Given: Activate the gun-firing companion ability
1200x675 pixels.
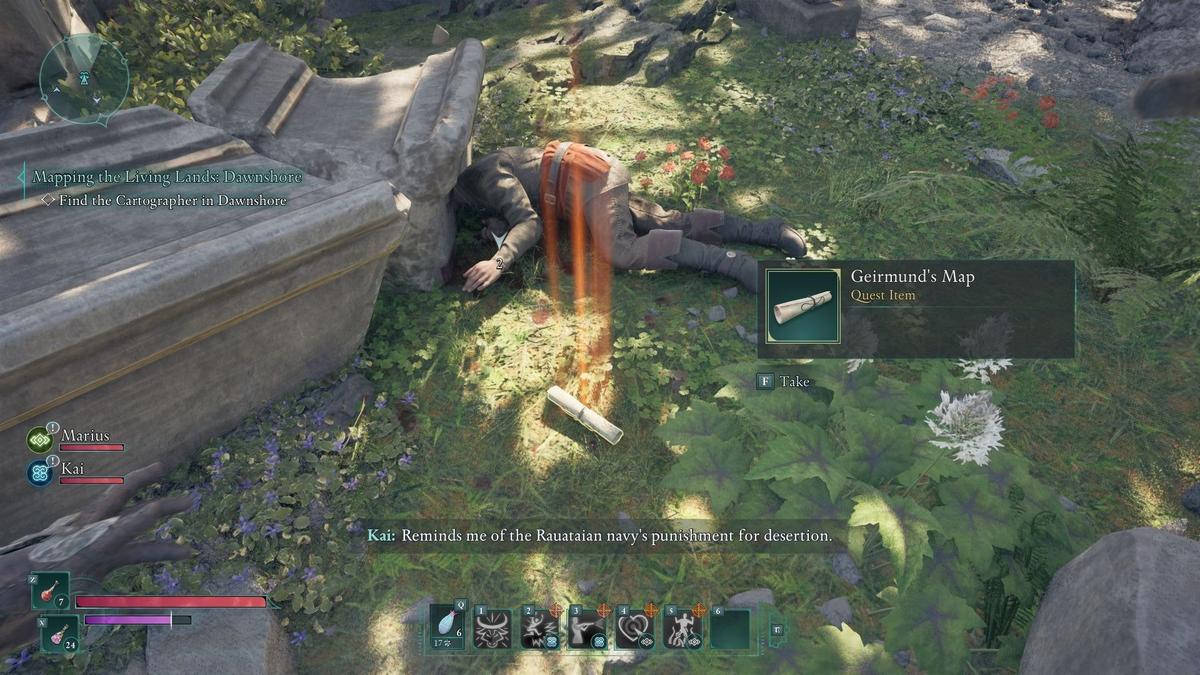Looking at the screenshot, I should click(588, 628).
